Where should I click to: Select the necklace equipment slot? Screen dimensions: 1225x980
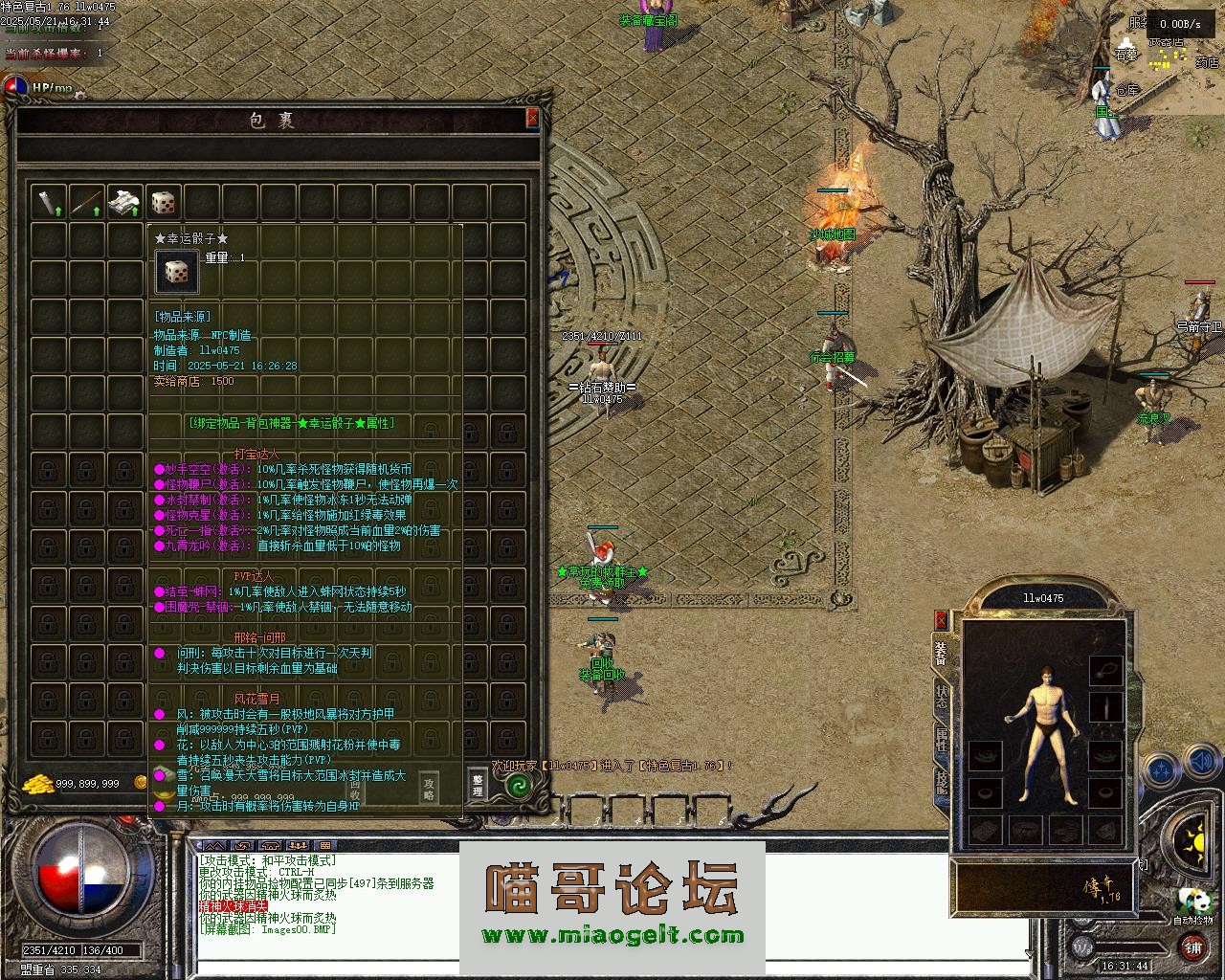(x=1105, y=670)
